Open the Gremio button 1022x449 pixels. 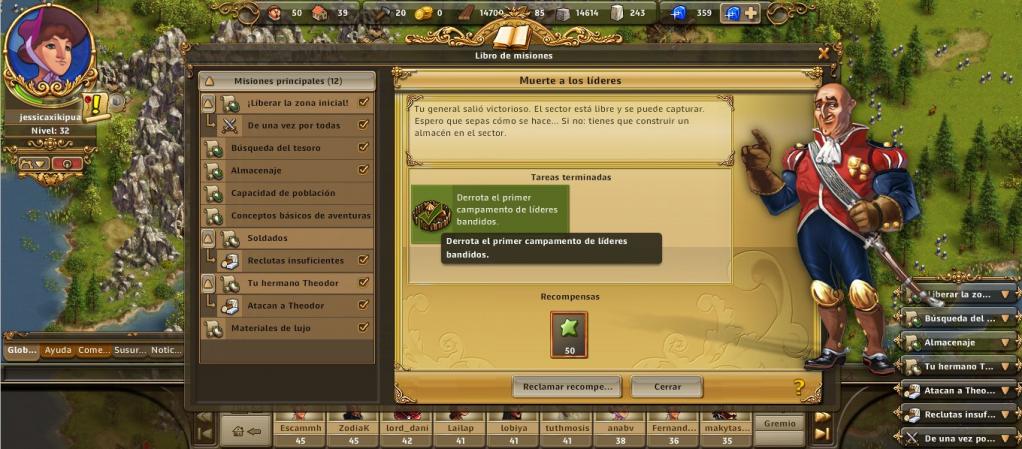point(779,424)
